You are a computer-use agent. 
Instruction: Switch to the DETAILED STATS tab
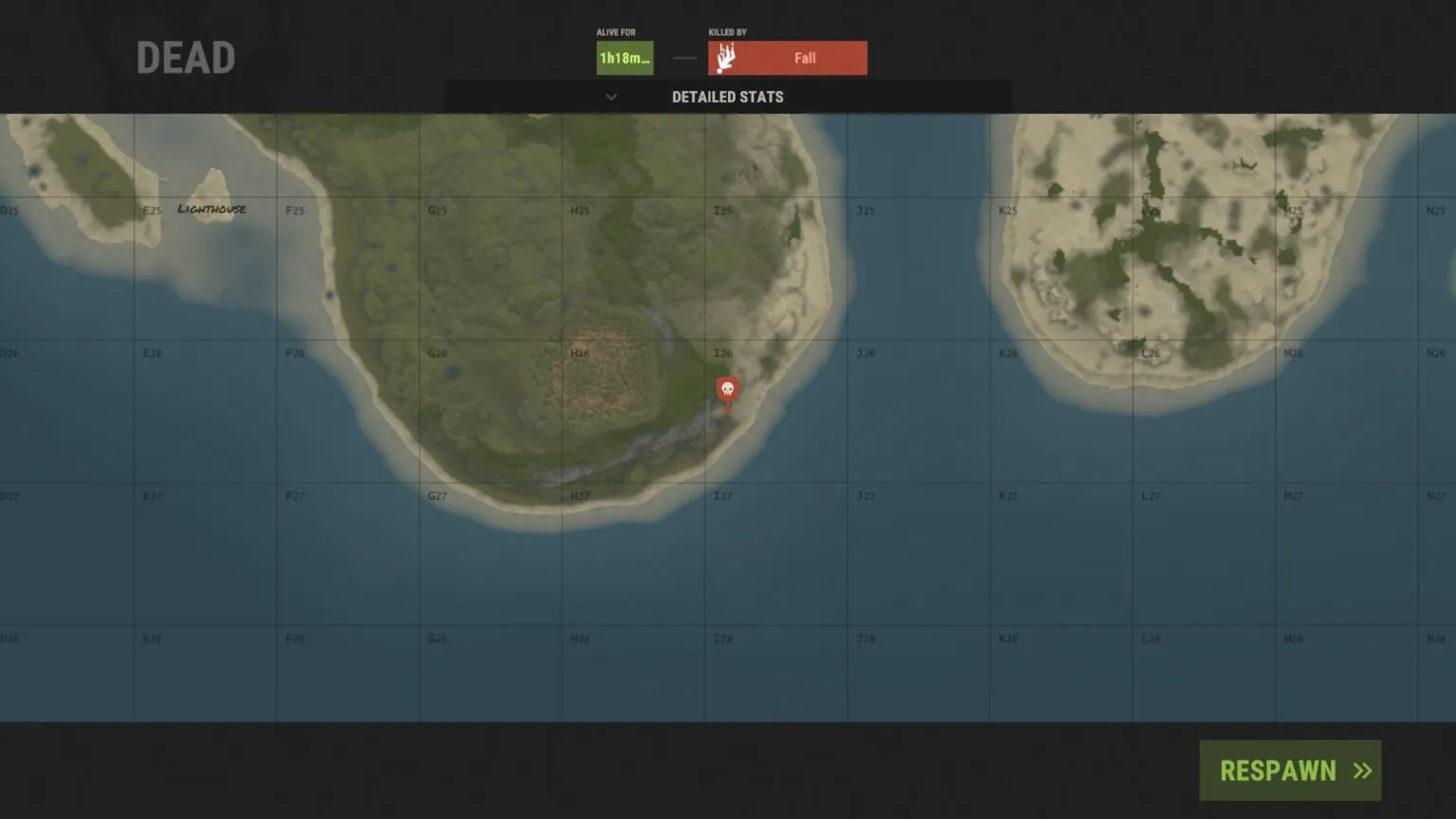pos(726,96)
